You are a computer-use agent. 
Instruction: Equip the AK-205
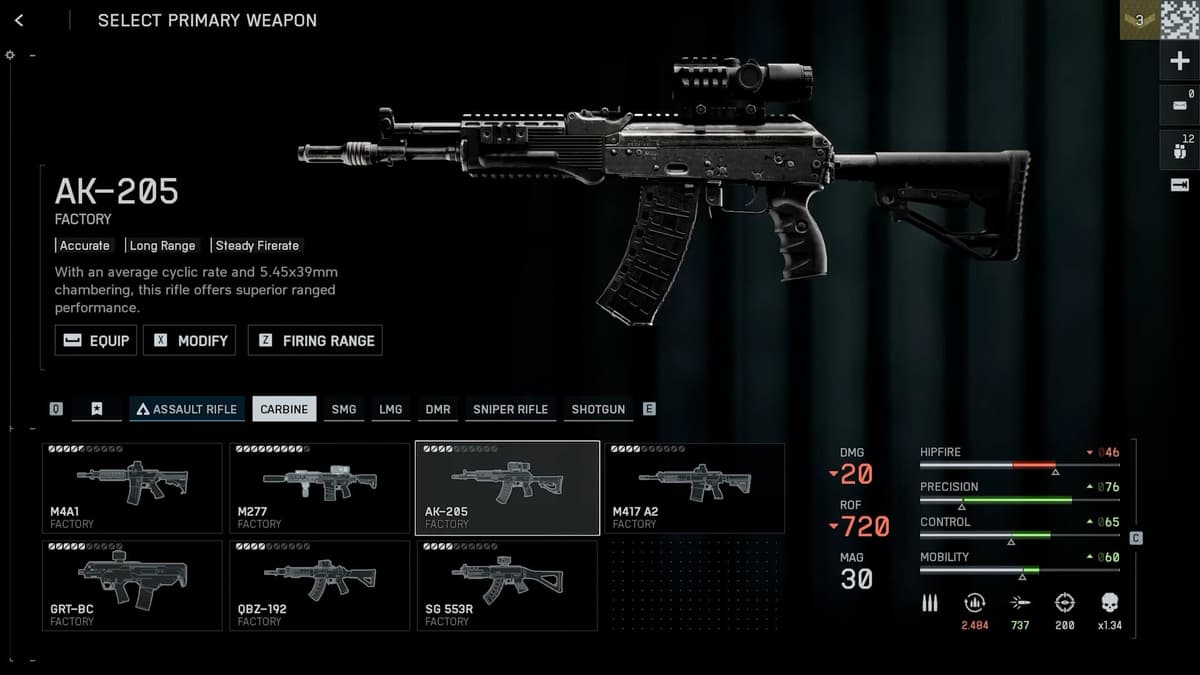point(96,340)
